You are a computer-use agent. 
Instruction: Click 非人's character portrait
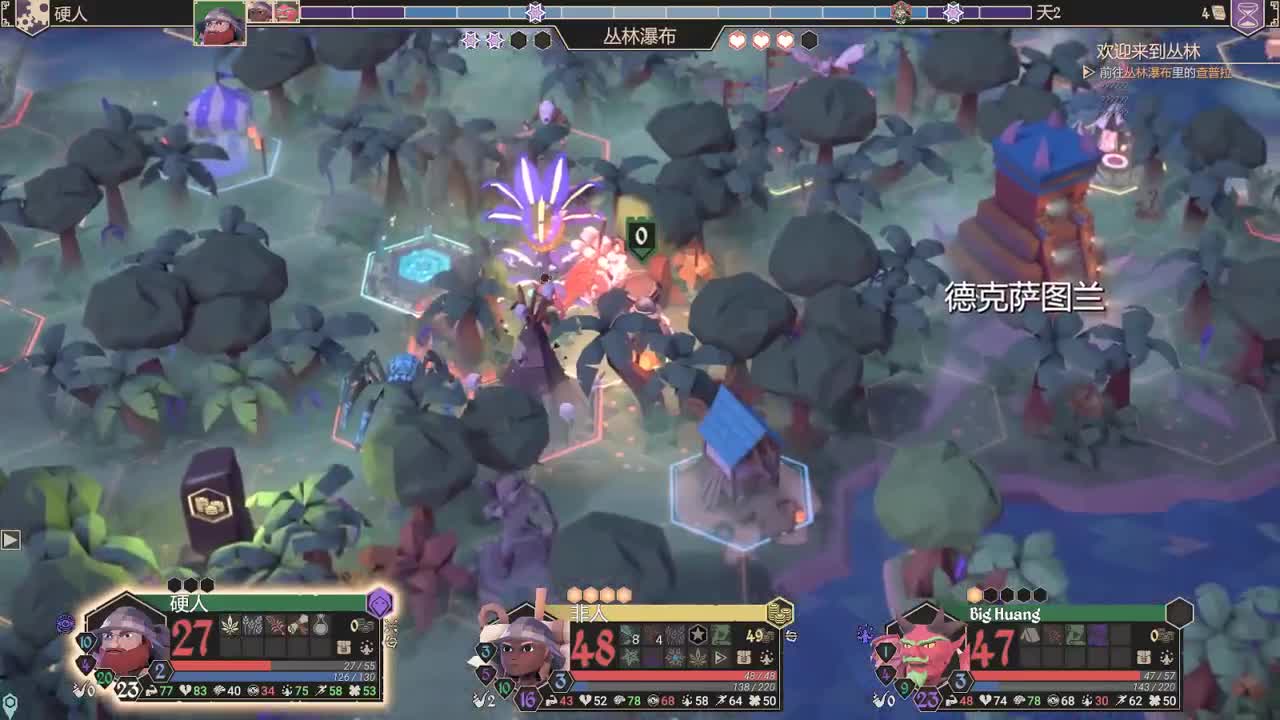[518, 649]
